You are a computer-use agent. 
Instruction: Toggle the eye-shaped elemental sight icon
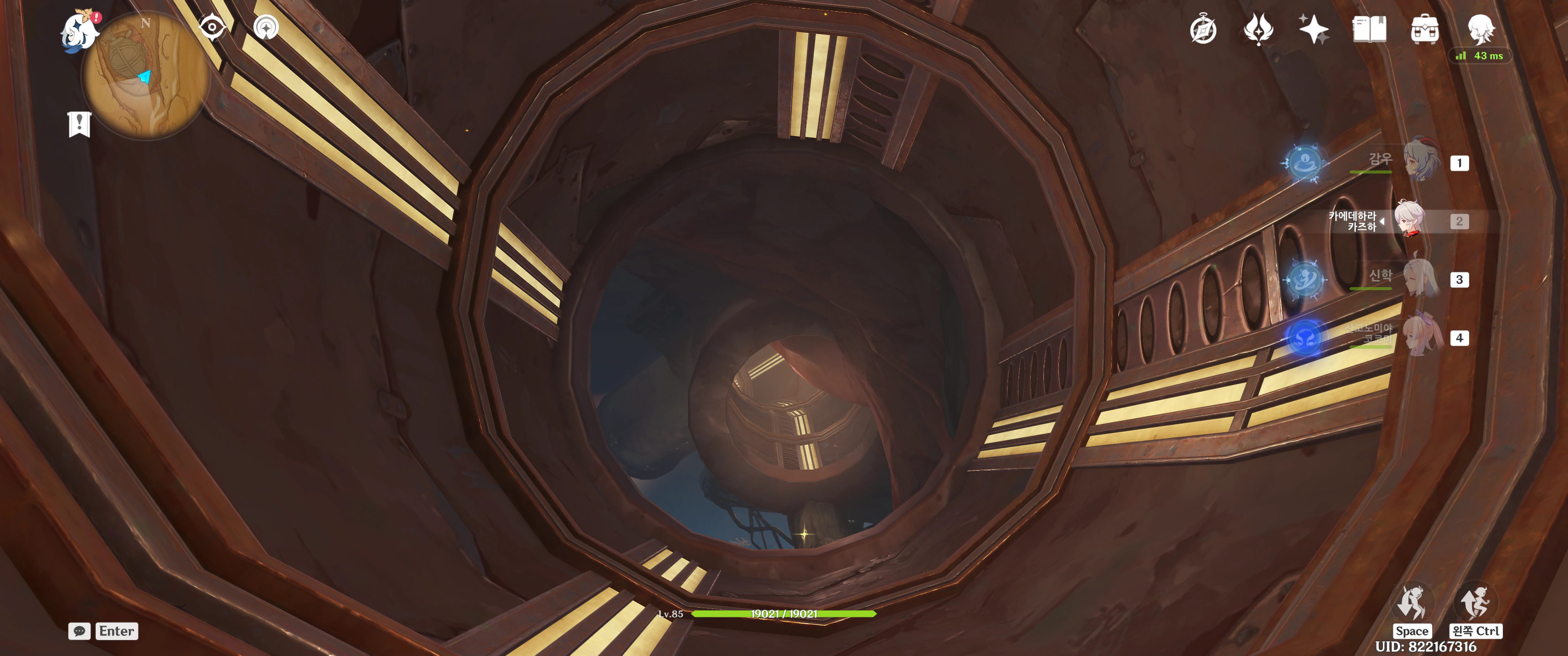pyautogui.click(x=212, y=27)
